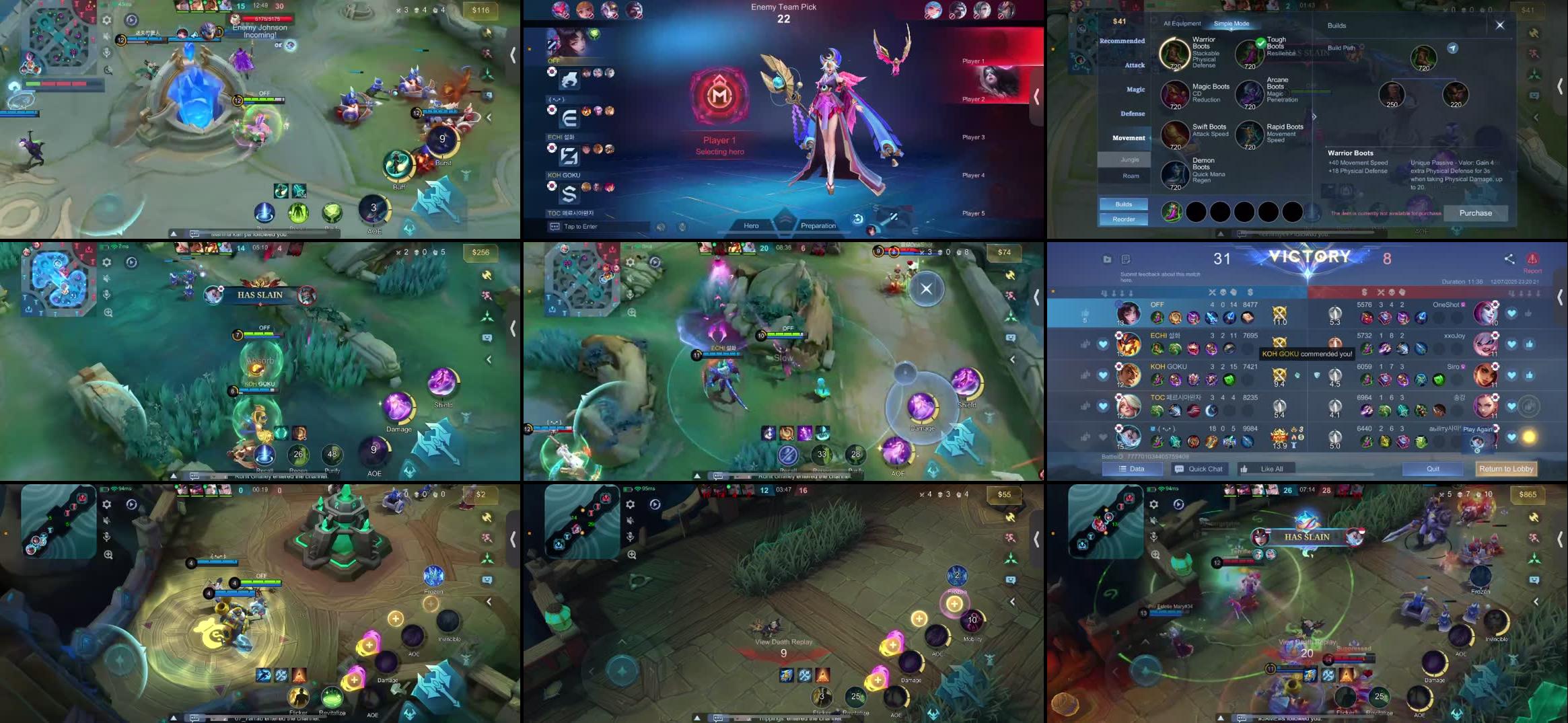
Task: Select Arcane Boots from Movement items
Action: tap(1250, 94)
